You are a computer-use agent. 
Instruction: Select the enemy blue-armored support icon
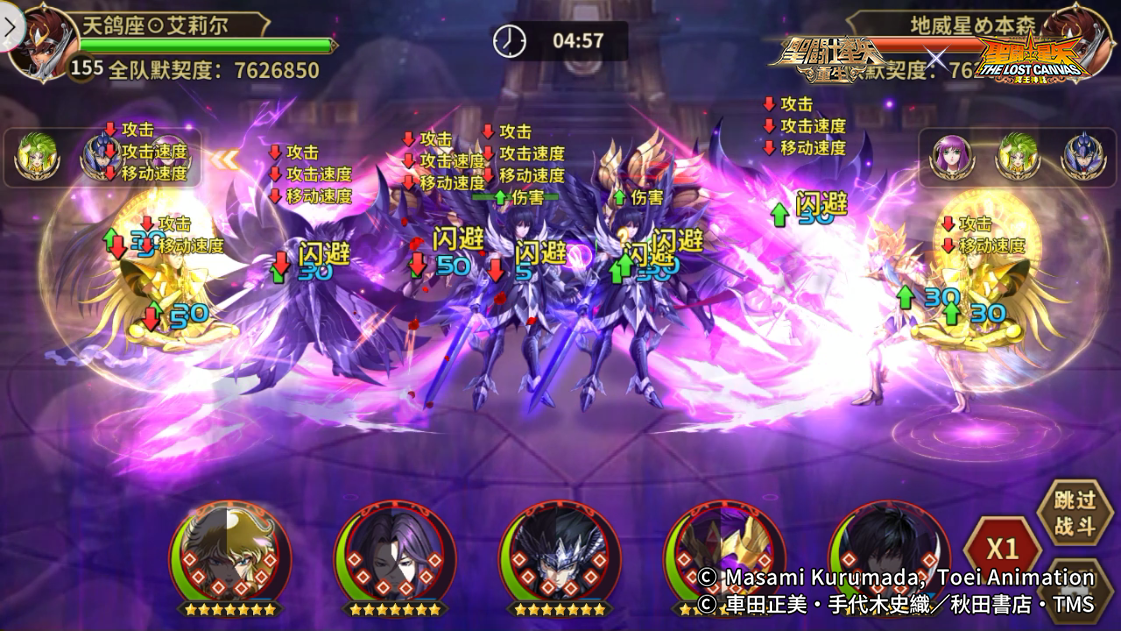click(x=1083, y=158)
